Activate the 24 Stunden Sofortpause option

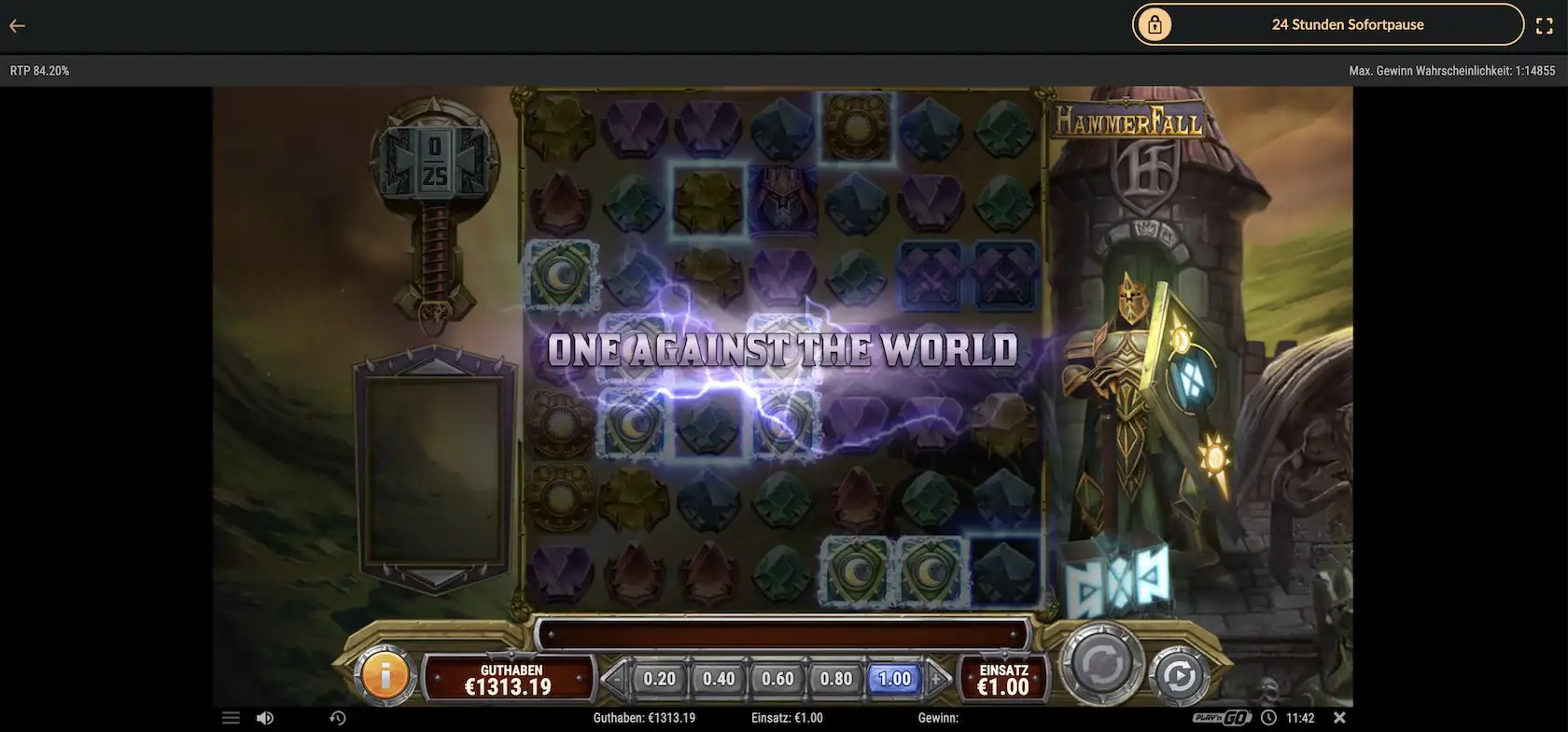pyautogui.click(x=1347, y=24)
